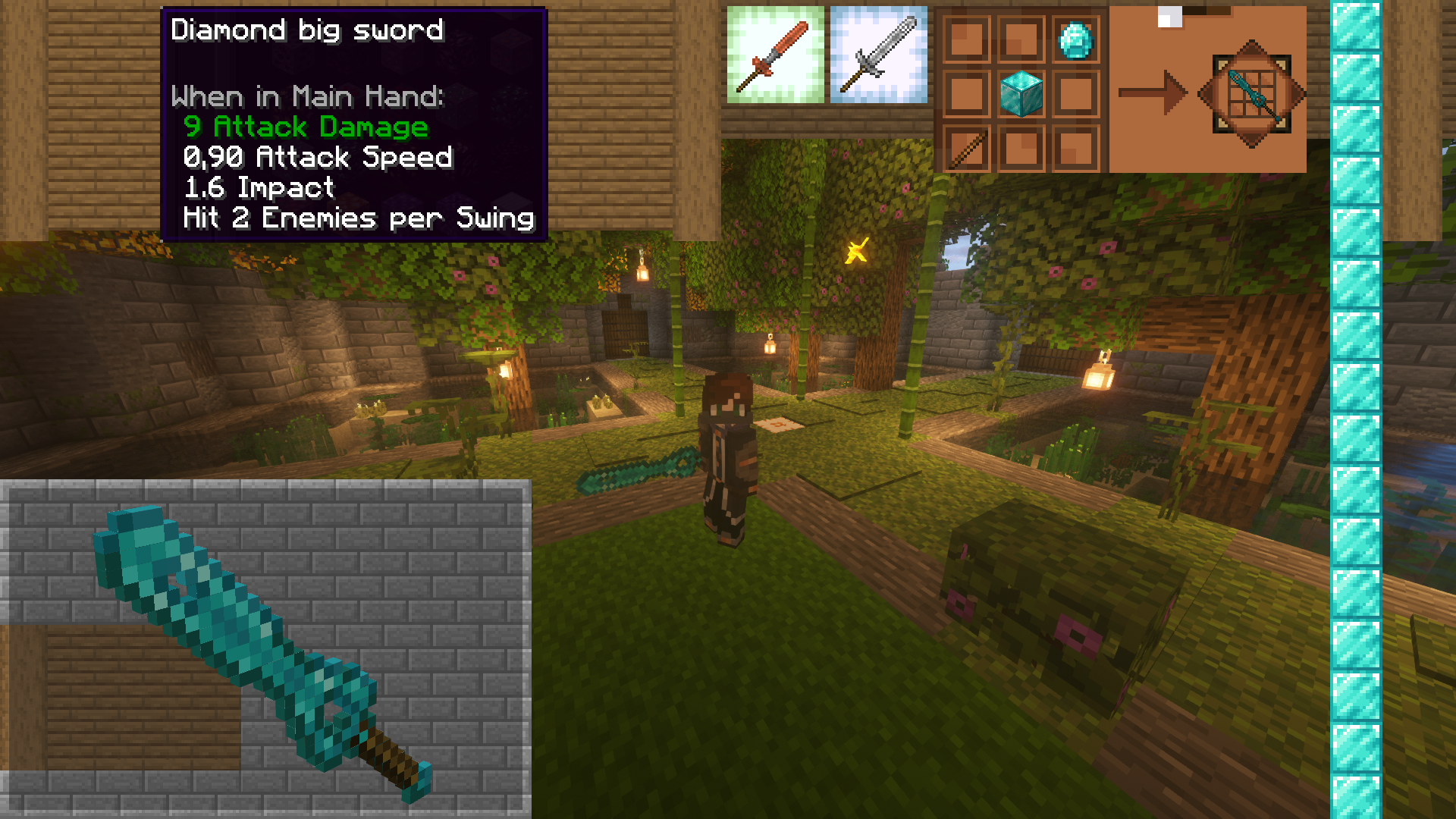Screen dimensions: 1456x819
Task: Select the copper sword icon on green background
Action: pos(775,55)
